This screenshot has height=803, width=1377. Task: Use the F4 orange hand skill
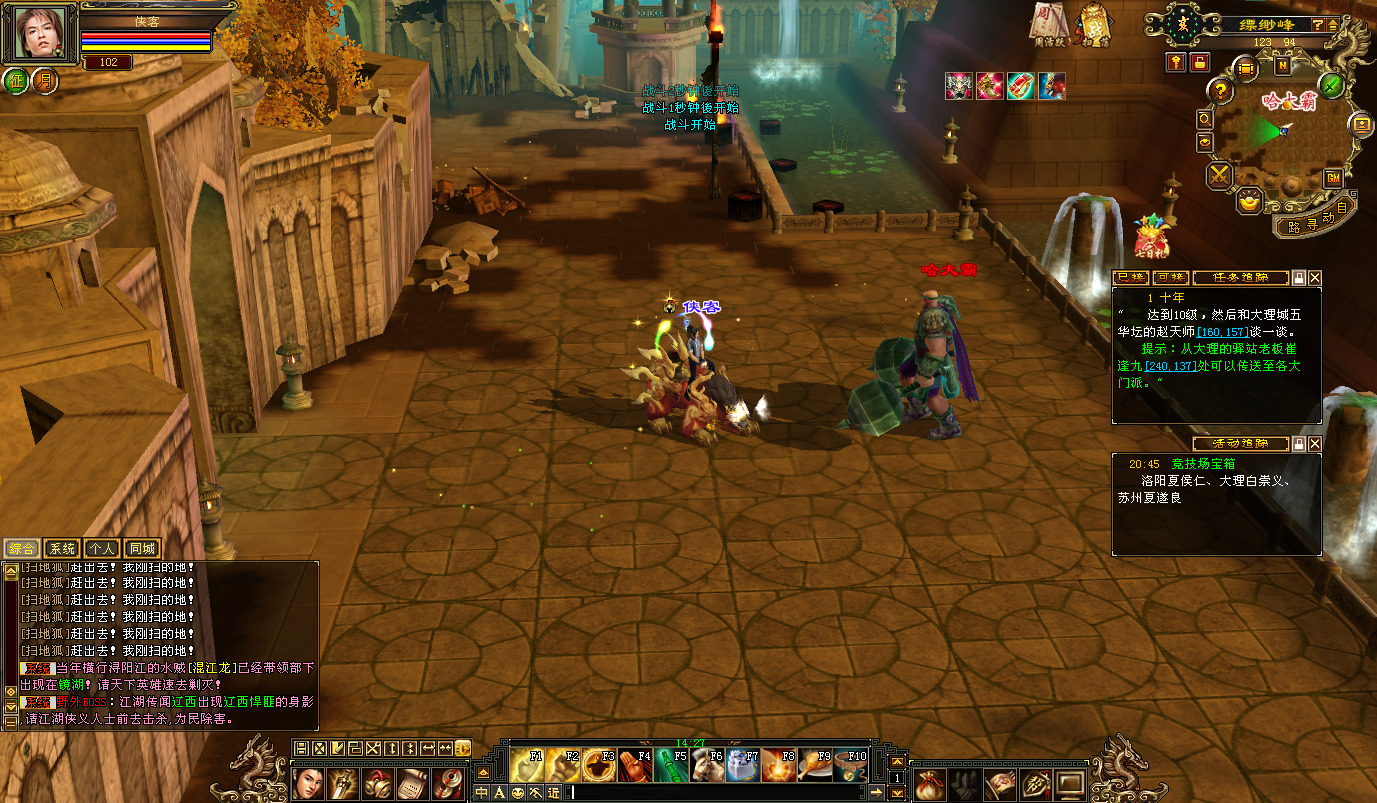(x=635, y=766)
